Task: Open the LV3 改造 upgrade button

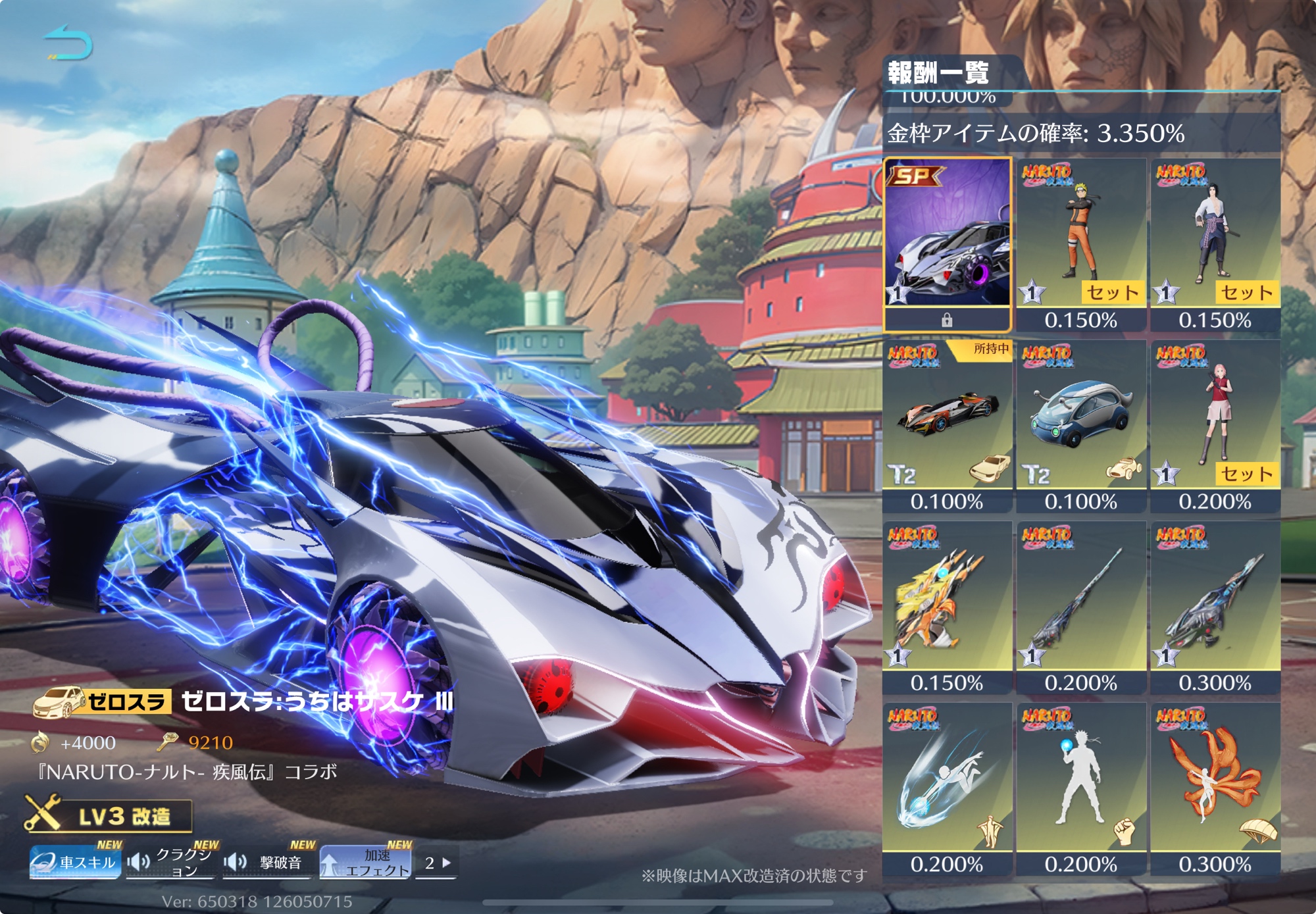Action: pos(109,816)
